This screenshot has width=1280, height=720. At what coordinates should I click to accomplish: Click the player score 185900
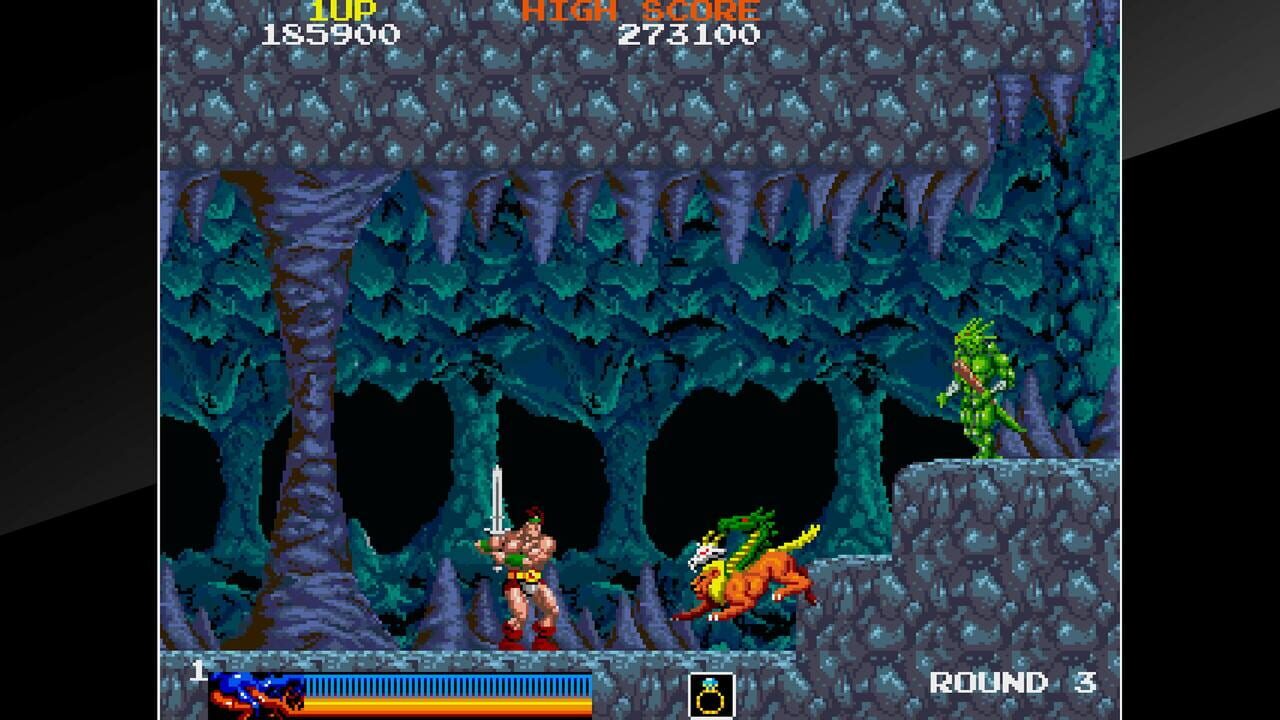tap(332, 34)
